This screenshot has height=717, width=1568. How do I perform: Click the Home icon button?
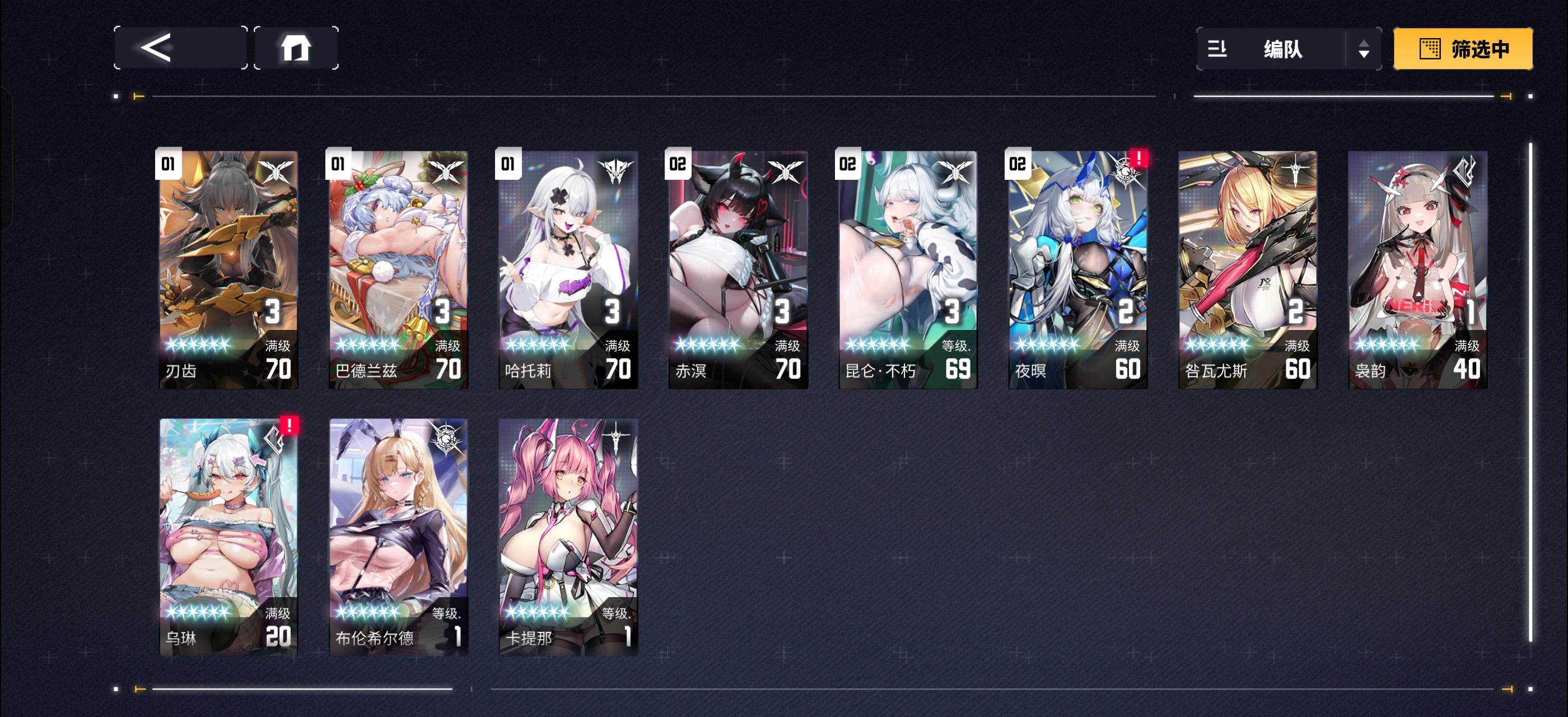[x=296, y=49]
